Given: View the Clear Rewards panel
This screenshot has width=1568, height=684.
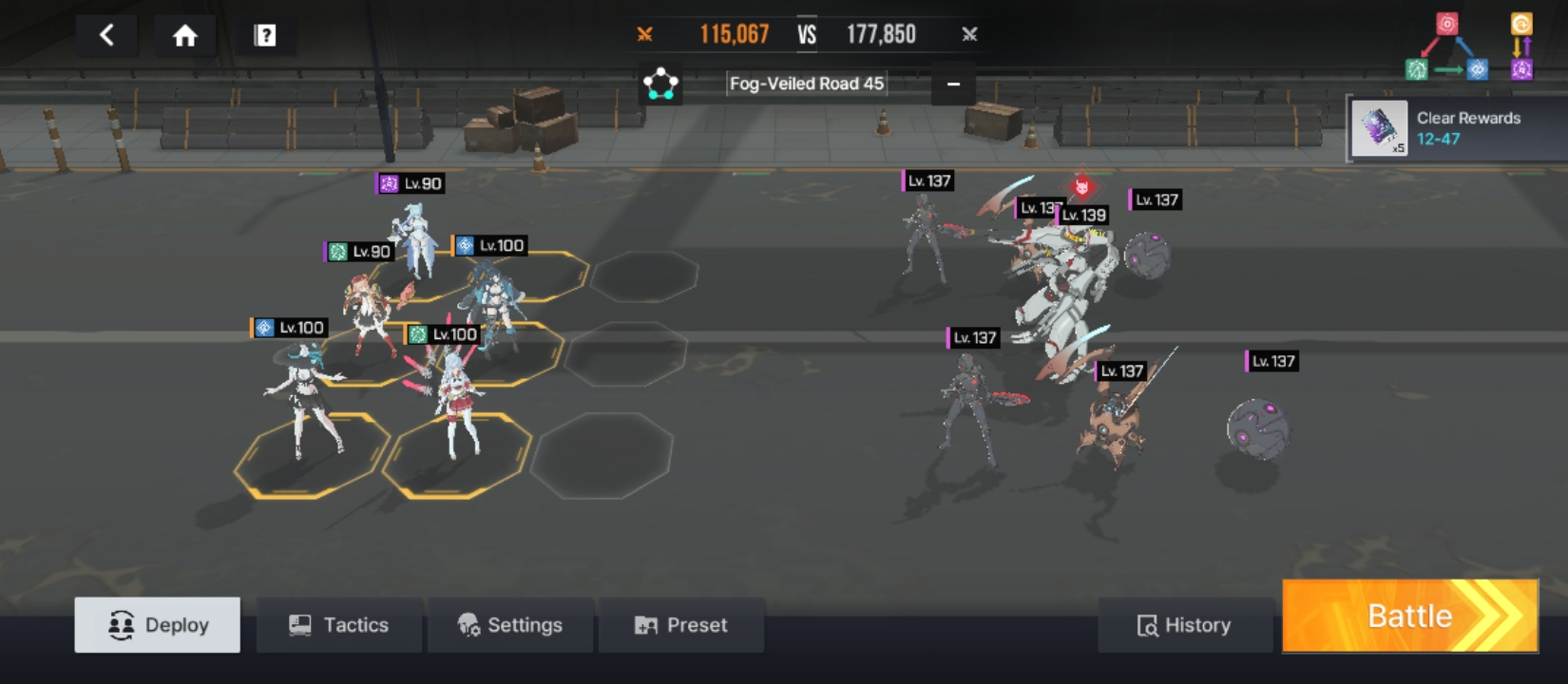Looking at the screenshot, I should pos(1456,128).
